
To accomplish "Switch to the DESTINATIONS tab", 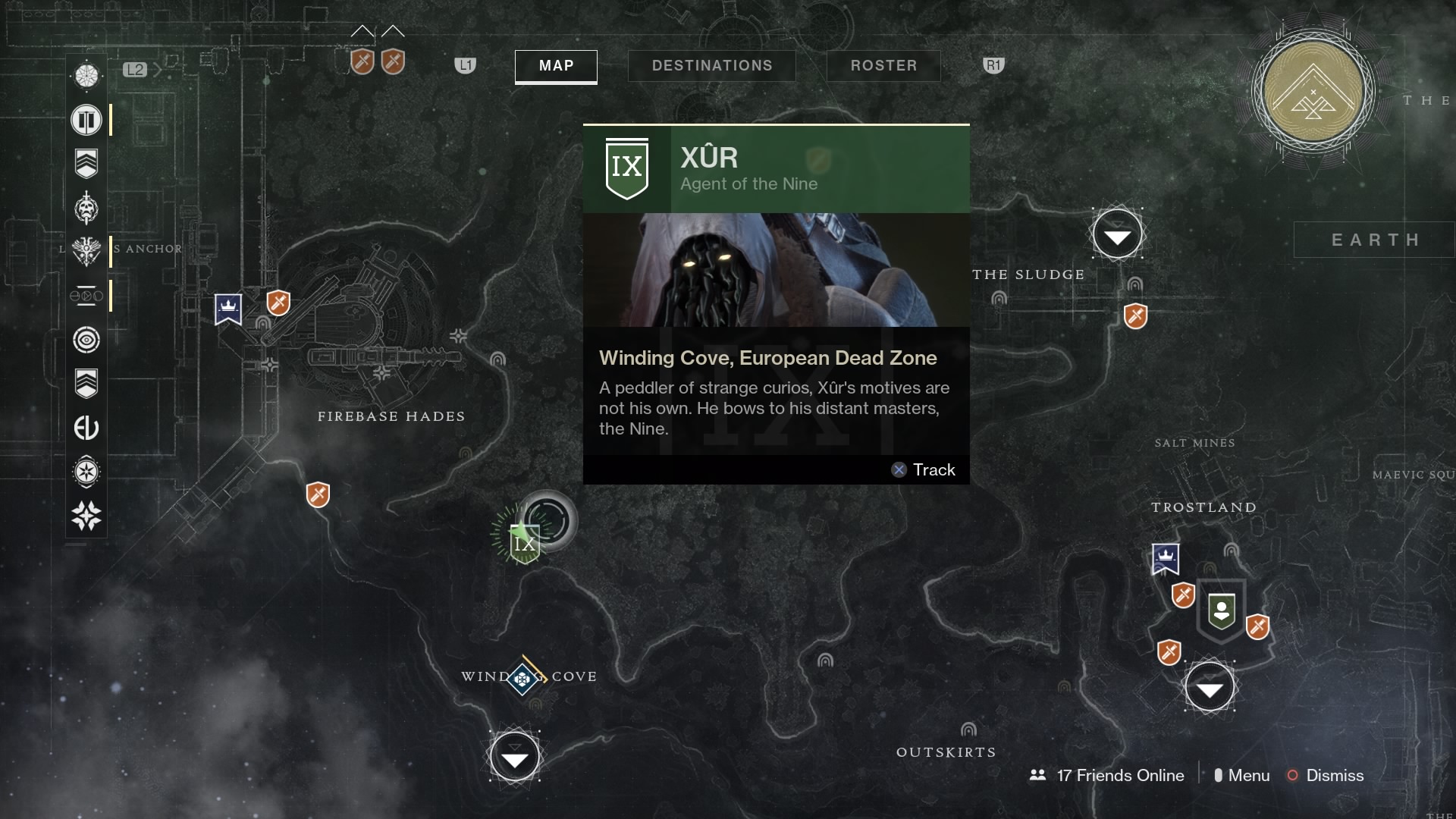I will (711, 65).
